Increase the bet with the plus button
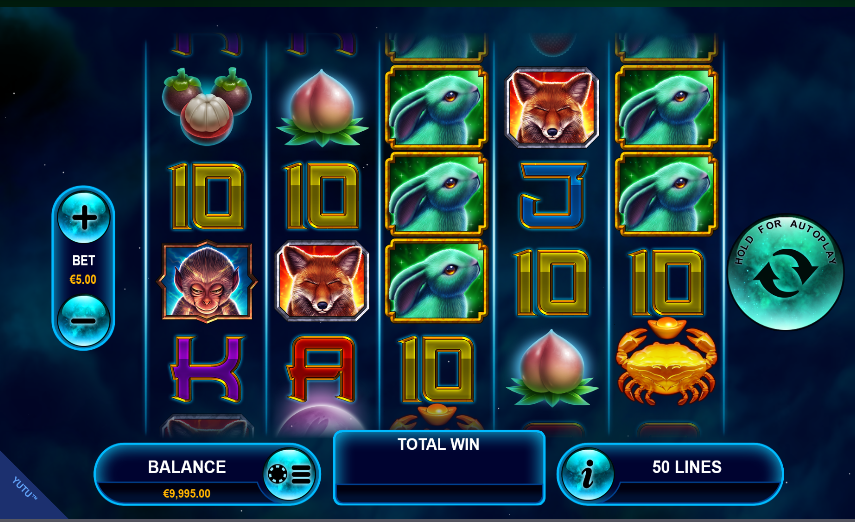Viewport: 855px width, 522px height. pyautogui.click(x=83, y=217)
